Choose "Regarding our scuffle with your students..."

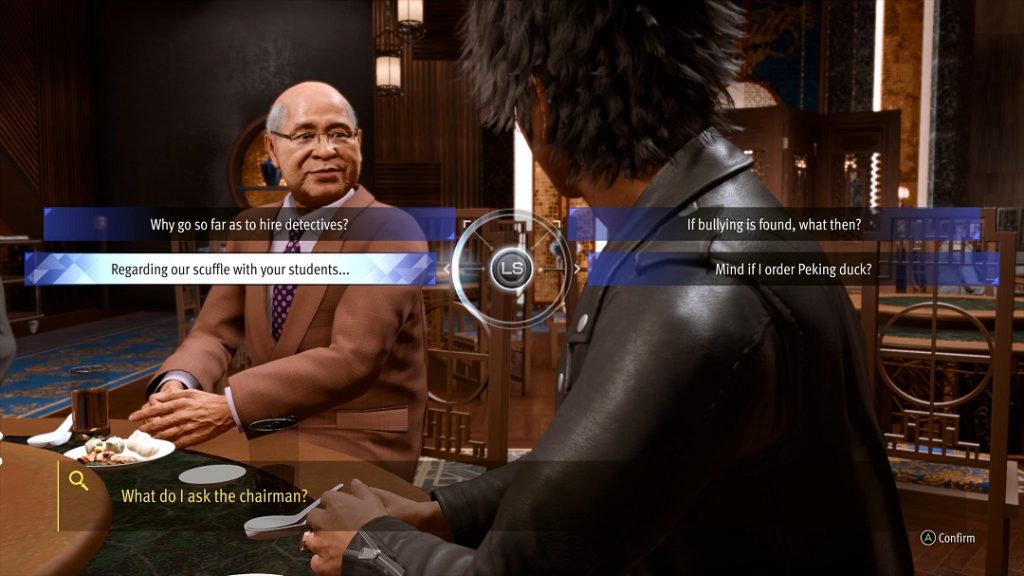pyautogui.click(x=230, y=269)
